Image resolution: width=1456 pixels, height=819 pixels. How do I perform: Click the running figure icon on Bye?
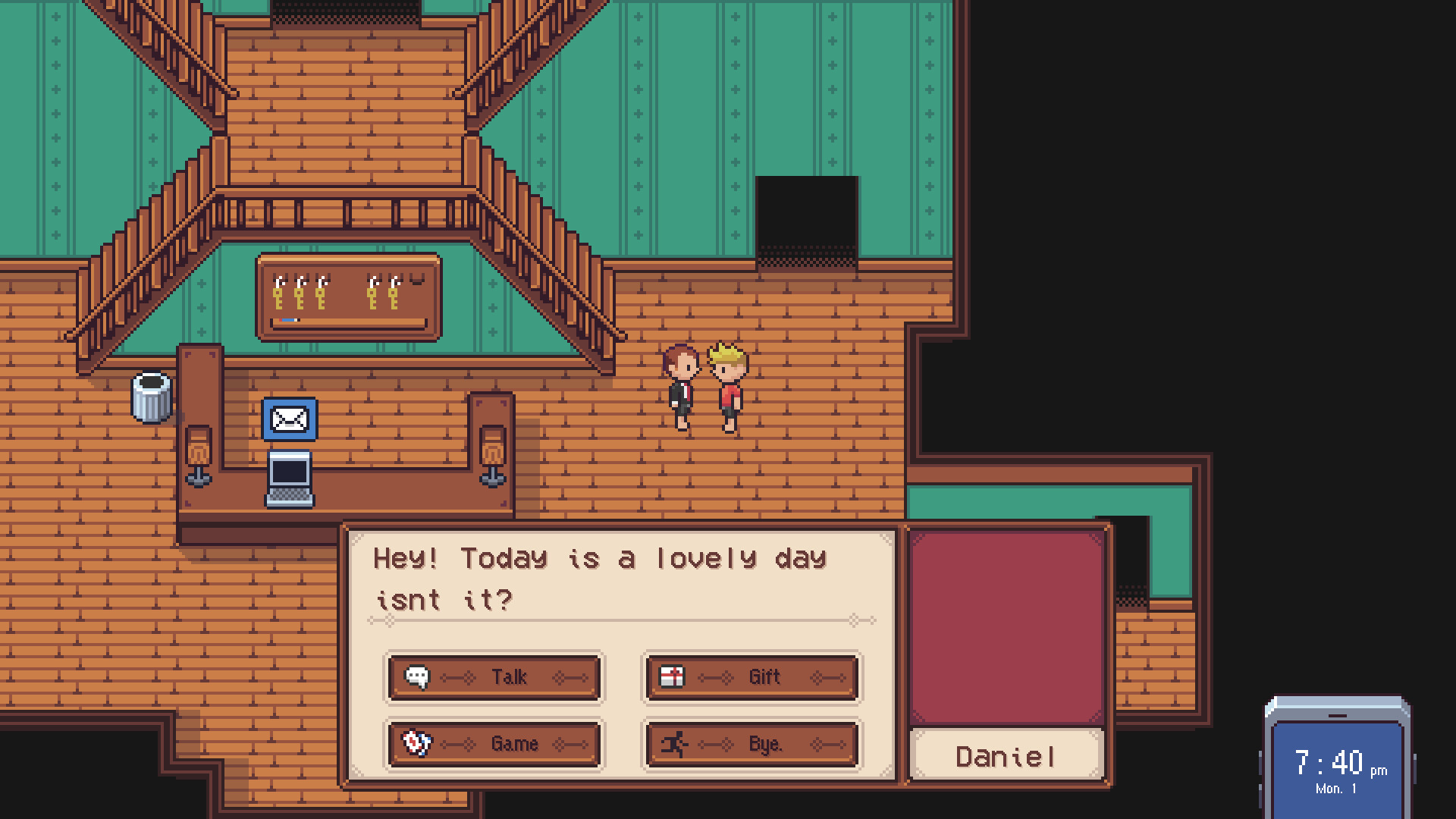tap(674, 744)
